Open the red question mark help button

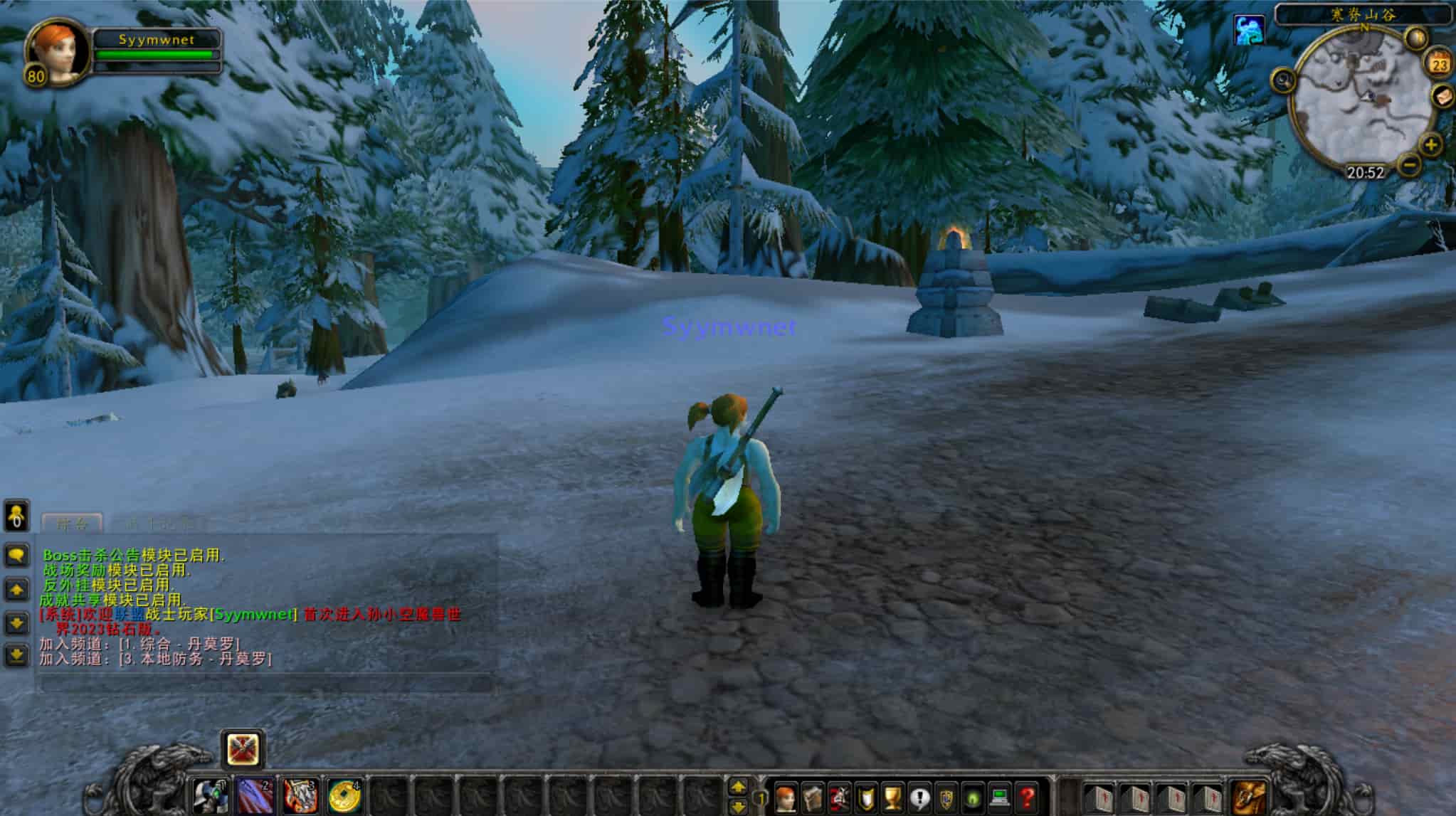click(x=1027, y=798)
